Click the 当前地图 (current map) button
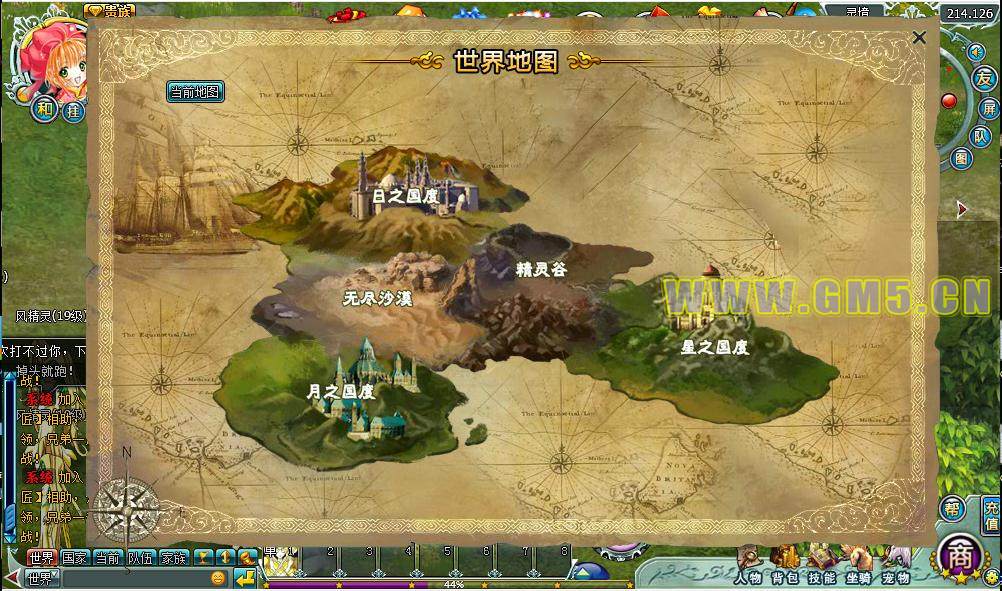Image resolution: width=1002 pixels, height=591 pixels. (x=195, y=92)
